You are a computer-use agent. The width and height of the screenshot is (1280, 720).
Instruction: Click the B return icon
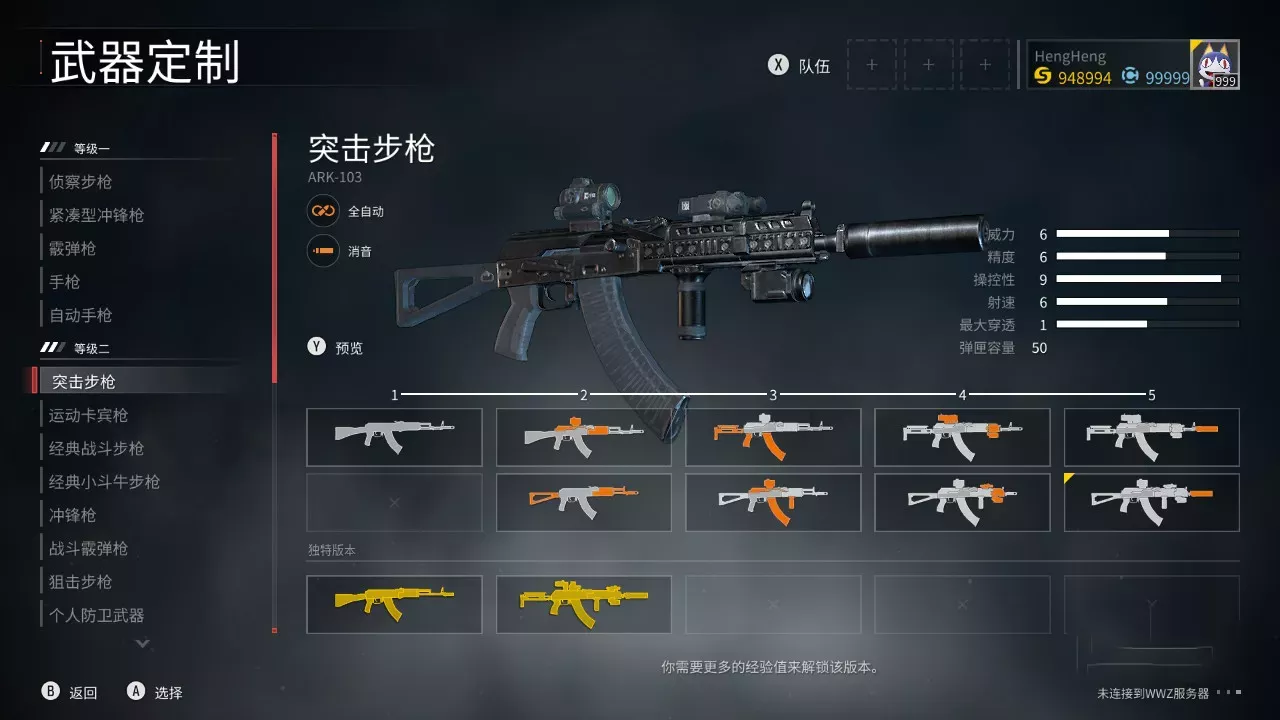point(49,691)
